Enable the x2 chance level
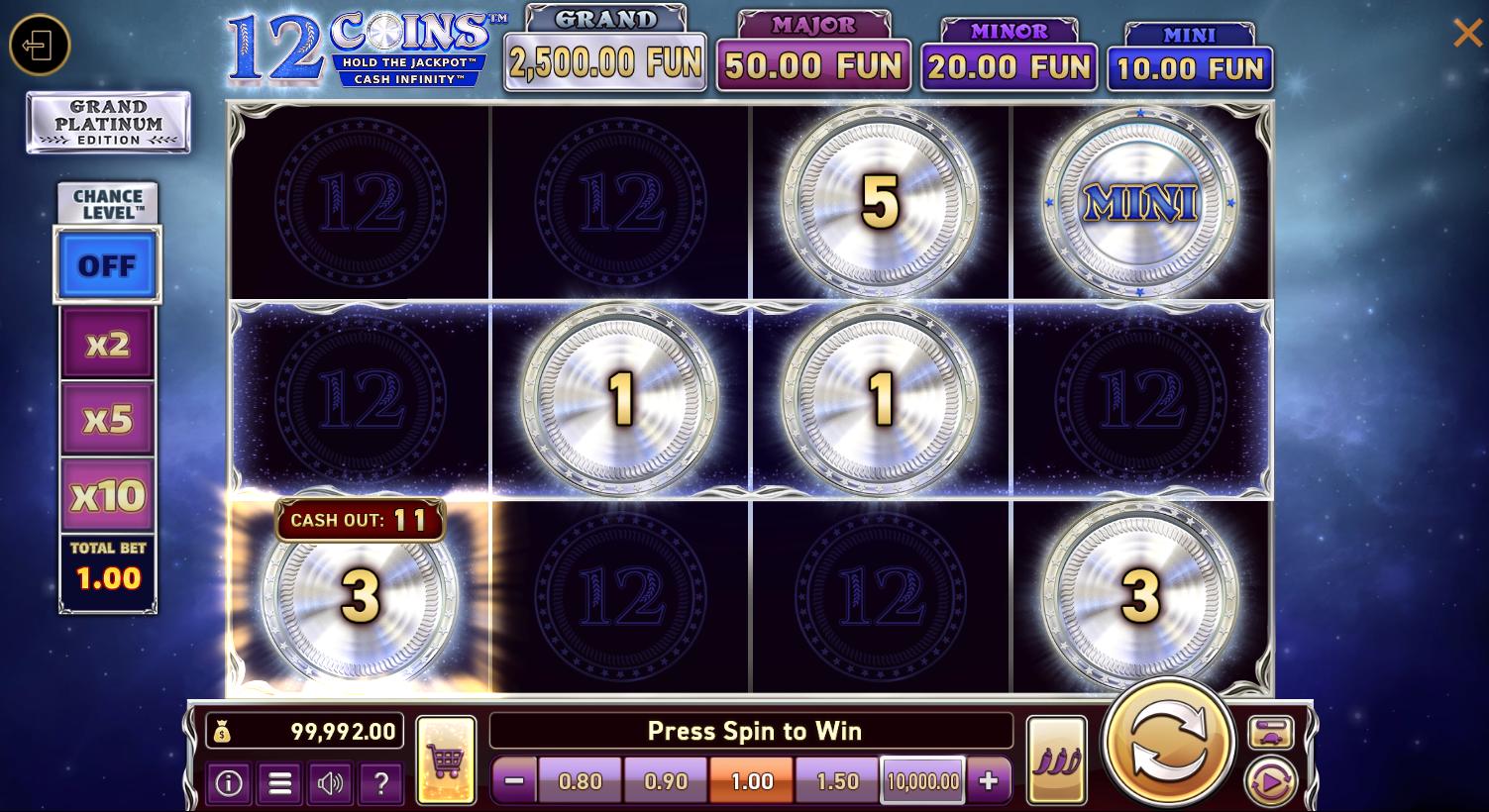1489x812 pixels. (107, 342)
